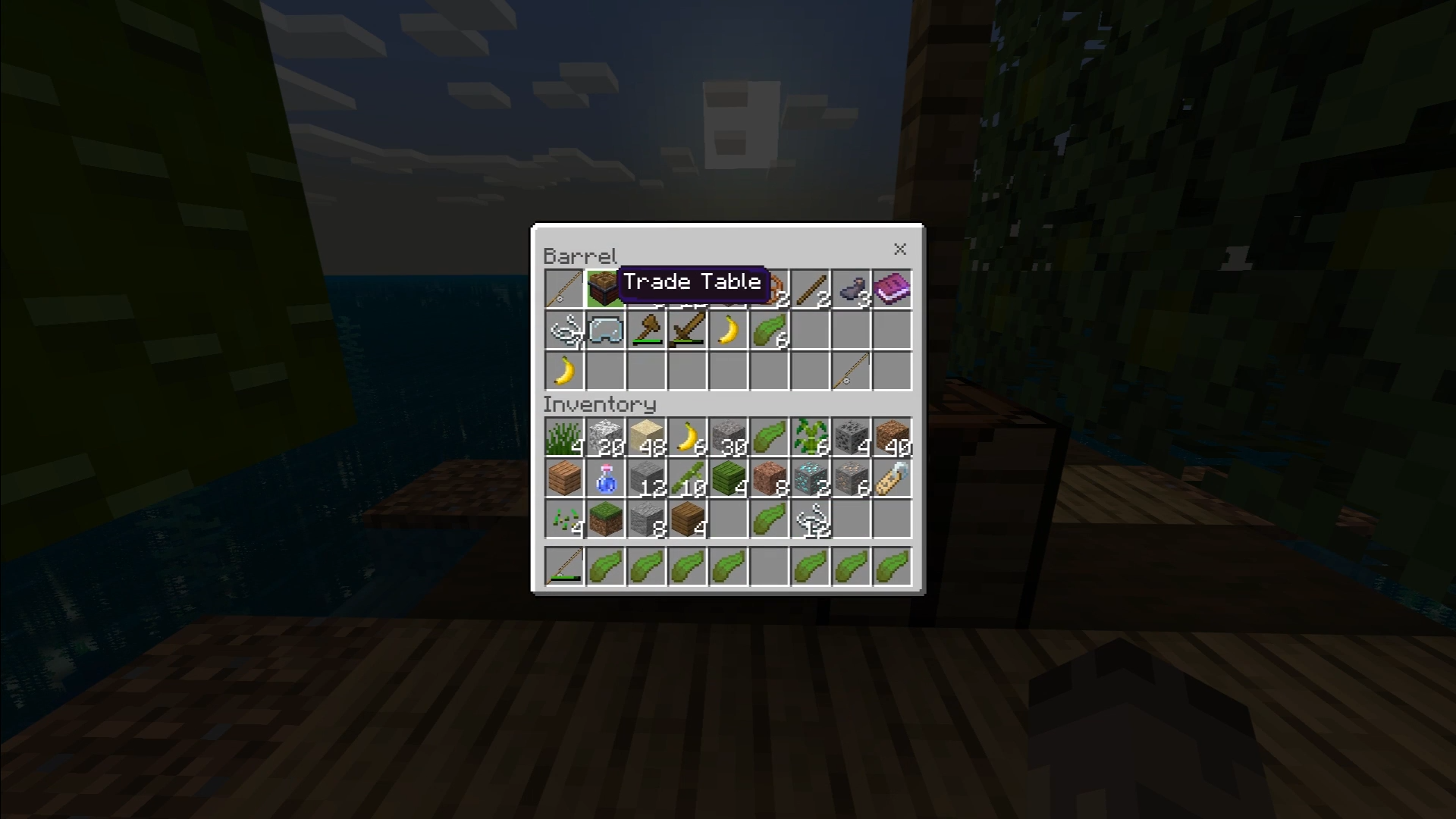1456x819 pixels.
Task: Select the diamond ore stack
Action: coord(810,479)
